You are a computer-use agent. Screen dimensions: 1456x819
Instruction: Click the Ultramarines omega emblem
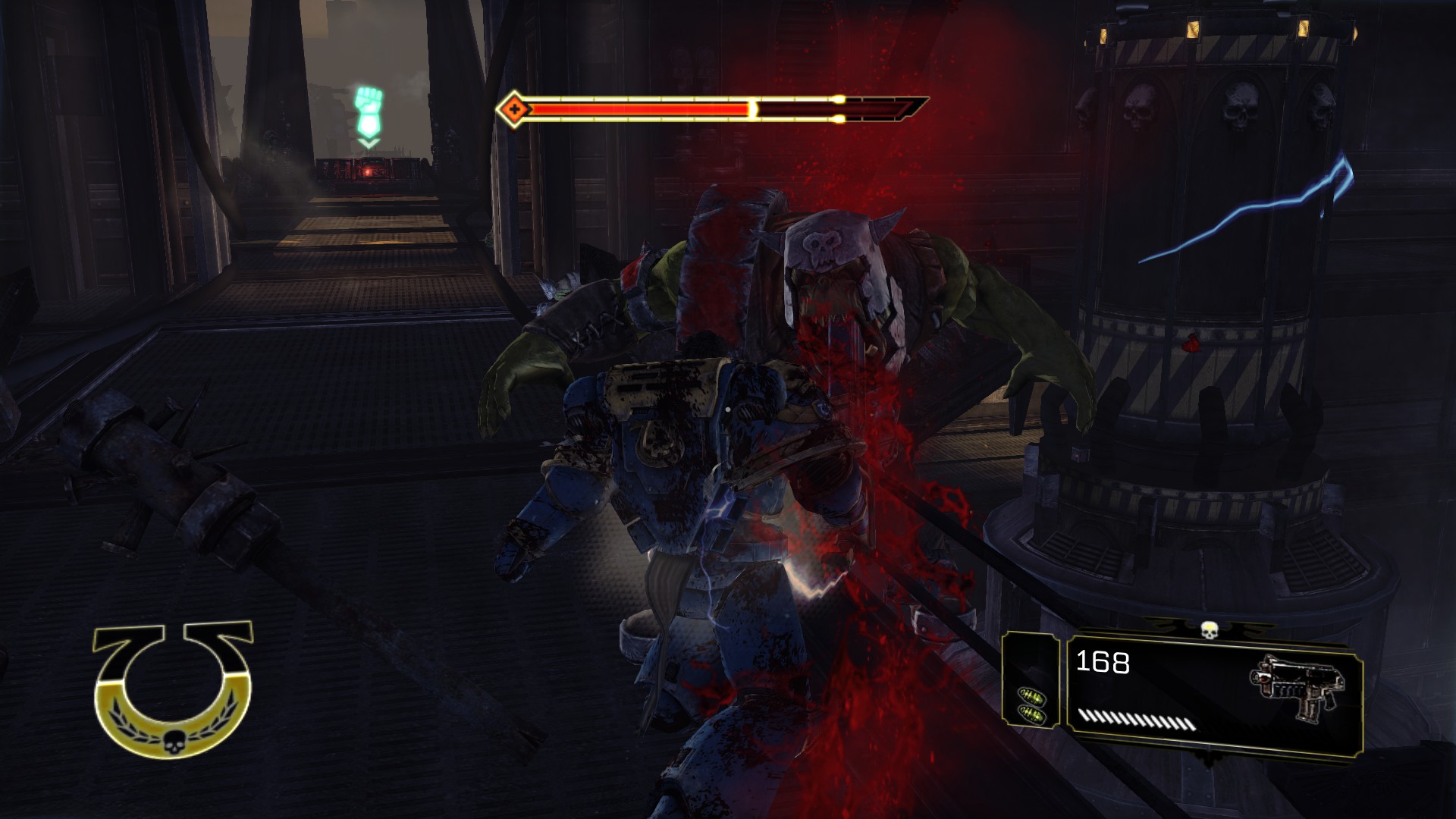coord(173,689)
